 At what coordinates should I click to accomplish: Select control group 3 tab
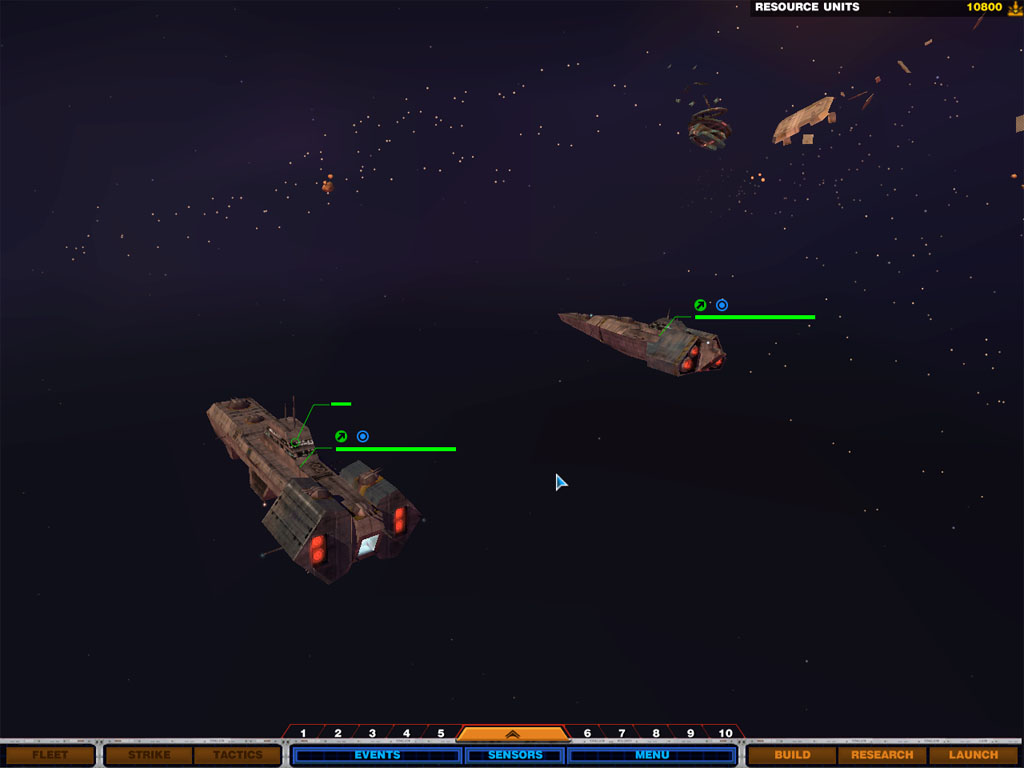[372, 733]
